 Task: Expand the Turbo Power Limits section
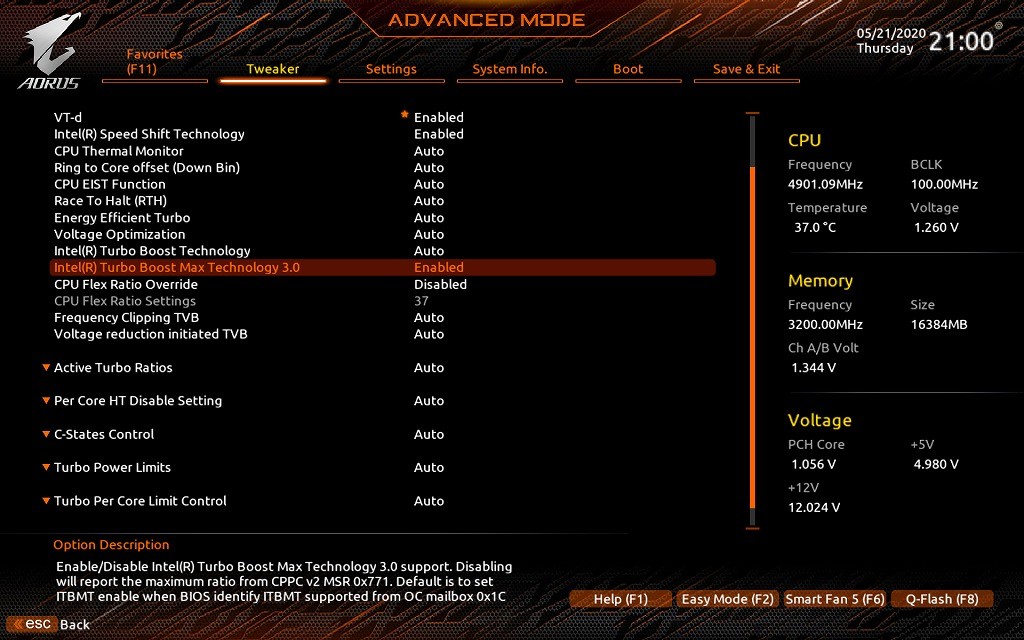click(112, 467)
